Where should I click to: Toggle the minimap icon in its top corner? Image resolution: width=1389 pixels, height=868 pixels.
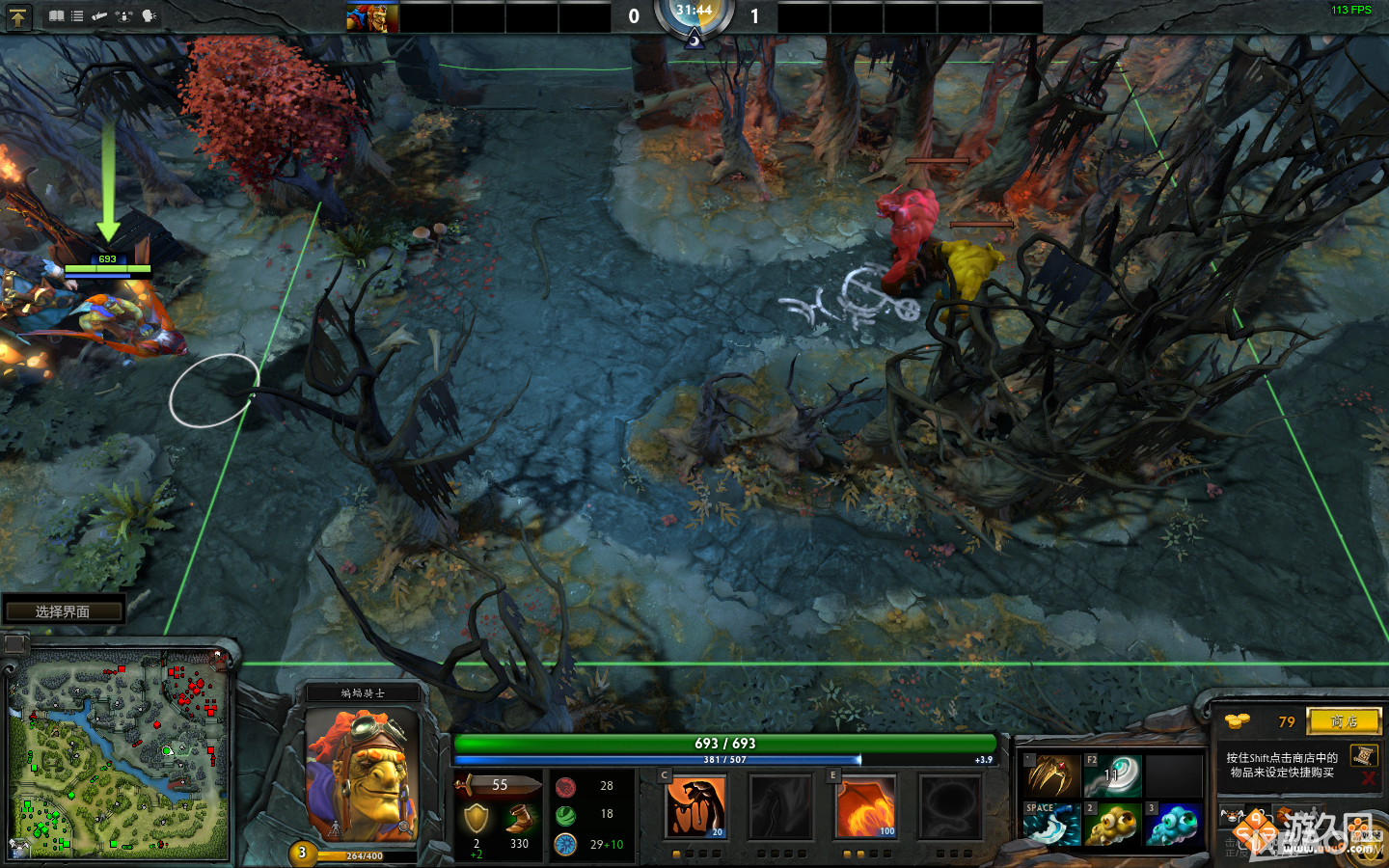click(15, 641)
